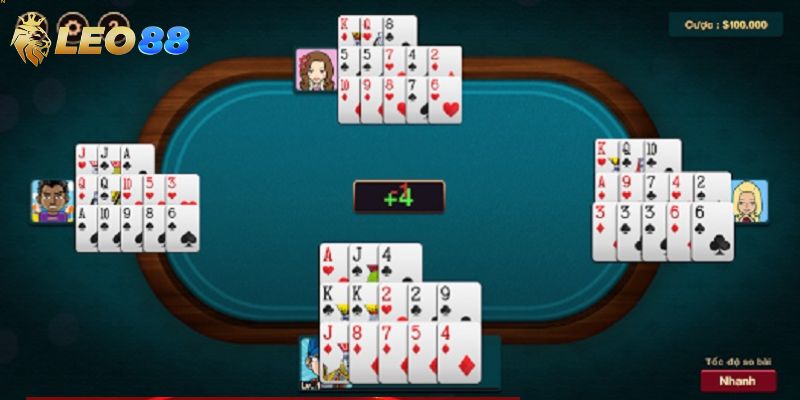Select the Ace of hearts in your hand
The width and height of the screenshot is (800, 400).
(330, 263)
